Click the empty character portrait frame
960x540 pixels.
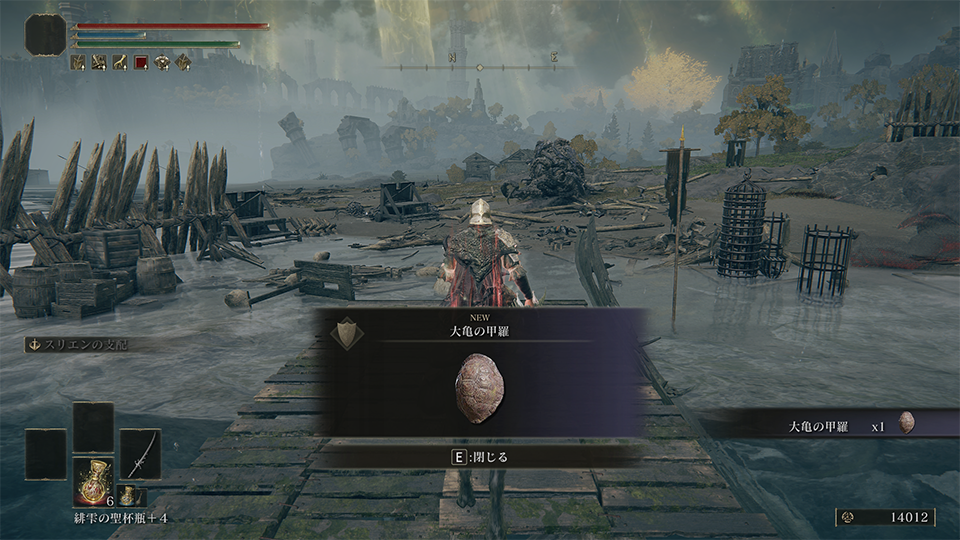pos(45,35)
